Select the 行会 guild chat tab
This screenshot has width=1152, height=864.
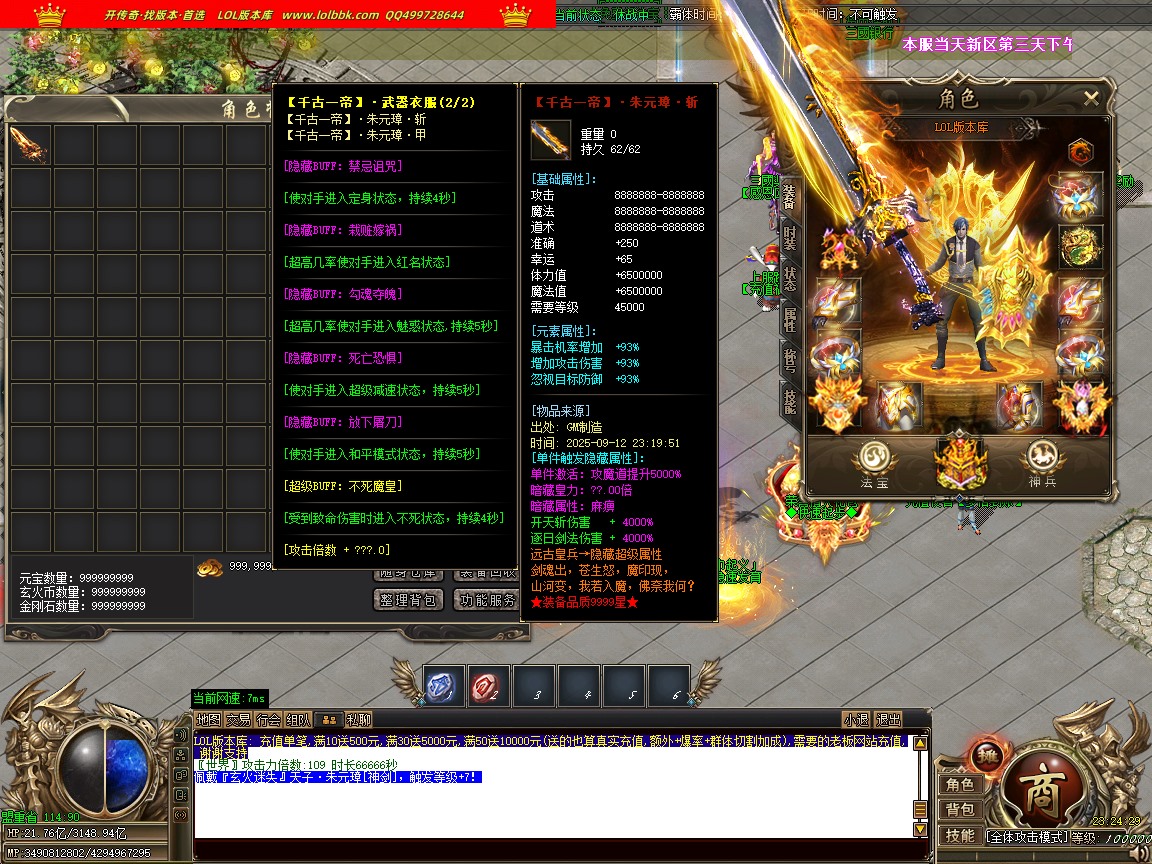(x=268, y=719)
